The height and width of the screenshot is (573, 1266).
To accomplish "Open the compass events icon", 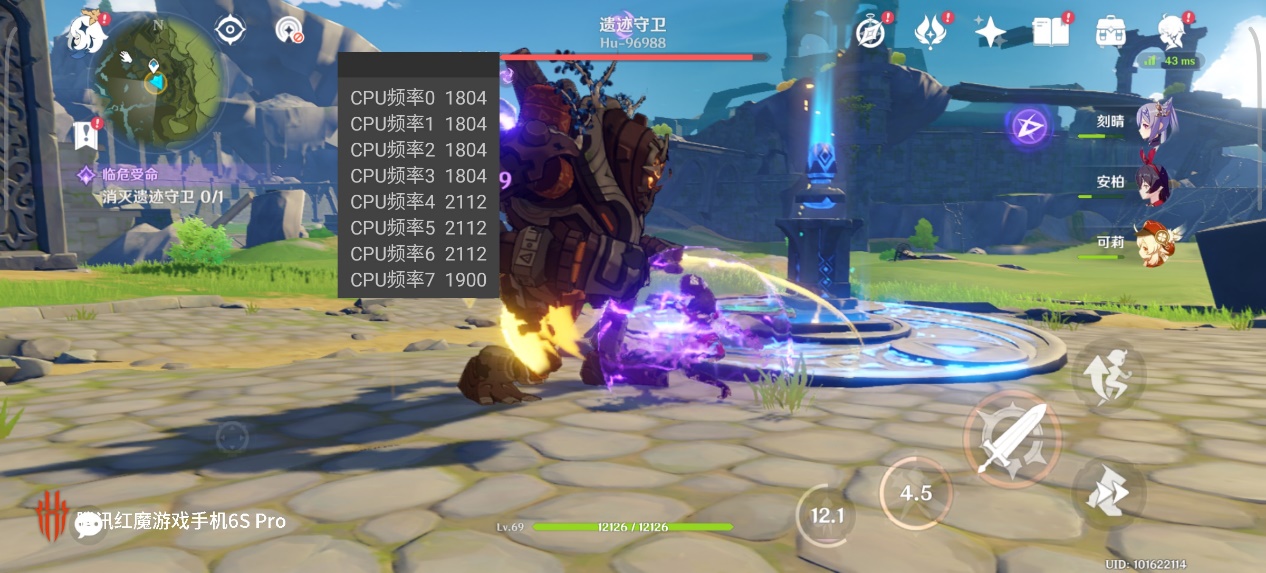I will tap(870, 33).
